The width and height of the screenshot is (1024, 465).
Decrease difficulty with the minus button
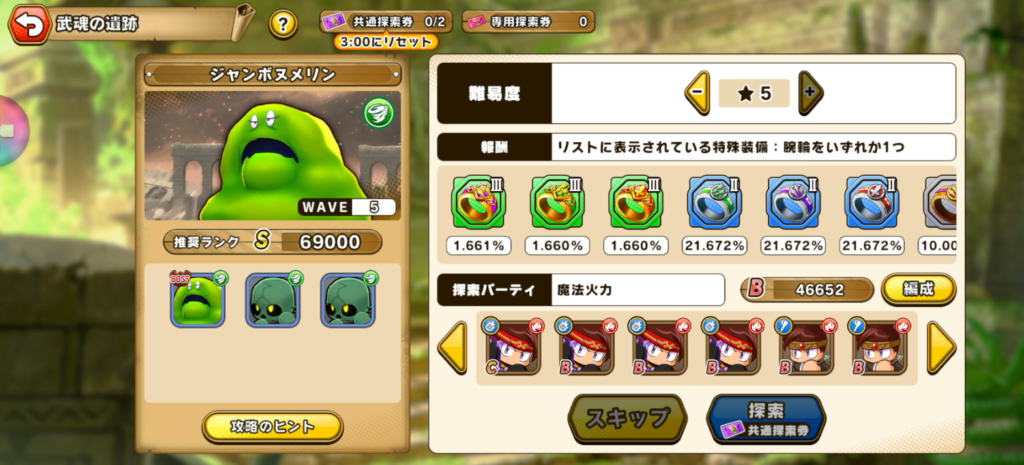pyautogui.click(x=697, y=93)
